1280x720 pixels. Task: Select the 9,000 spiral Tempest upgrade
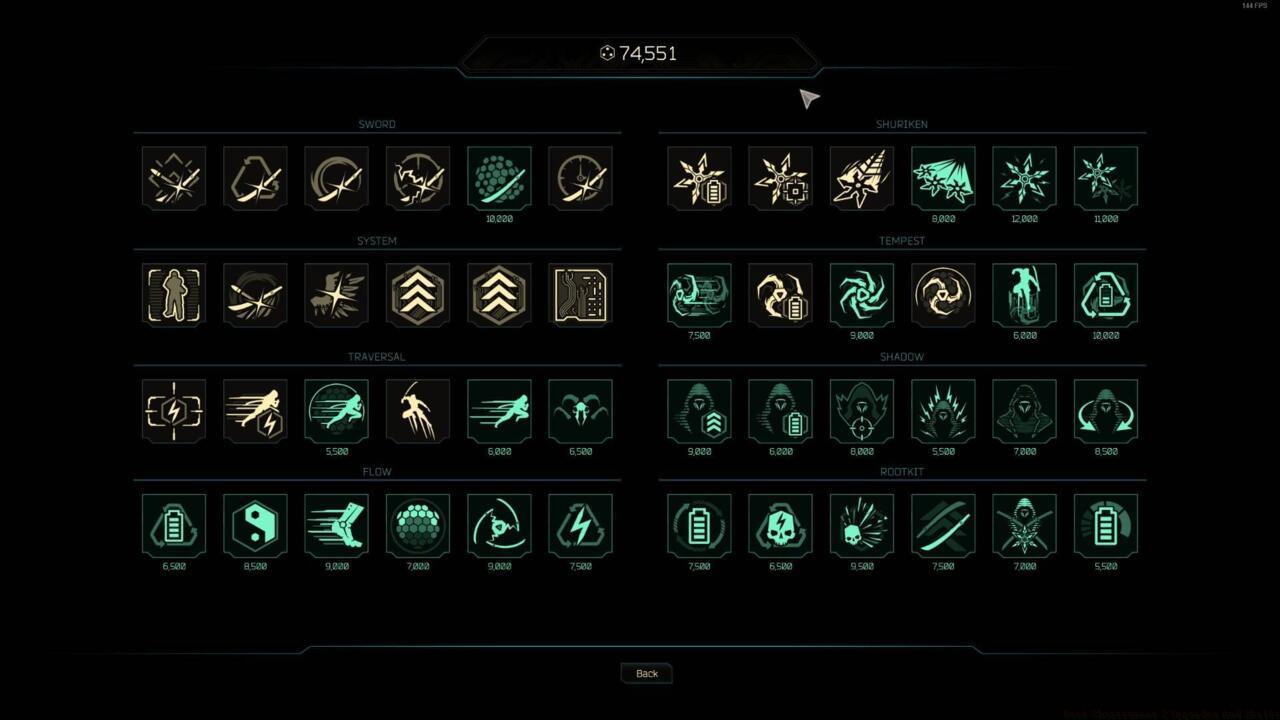click(x=861, y=293)
